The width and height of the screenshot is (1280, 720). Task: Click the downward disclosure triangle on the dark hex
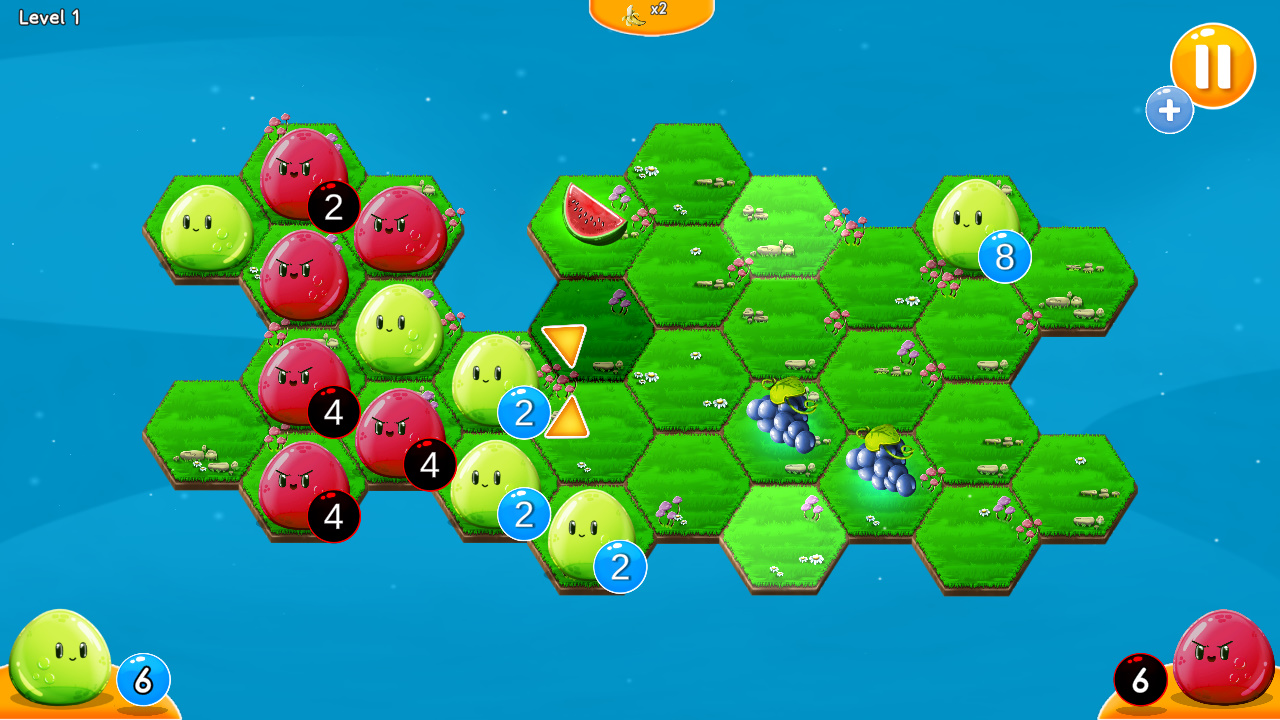click(562, 344)
